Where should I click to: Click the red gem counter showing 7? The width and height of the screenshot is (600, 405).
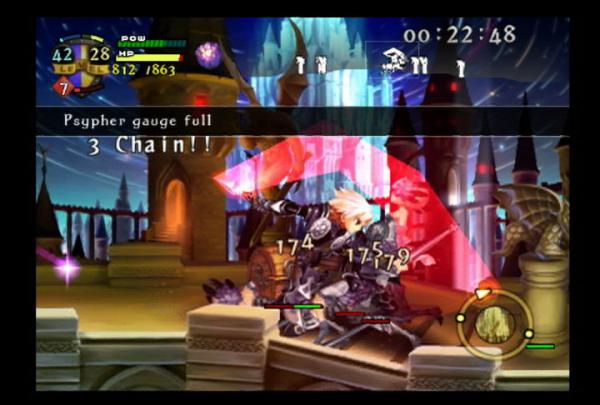[x=62, y=86]
